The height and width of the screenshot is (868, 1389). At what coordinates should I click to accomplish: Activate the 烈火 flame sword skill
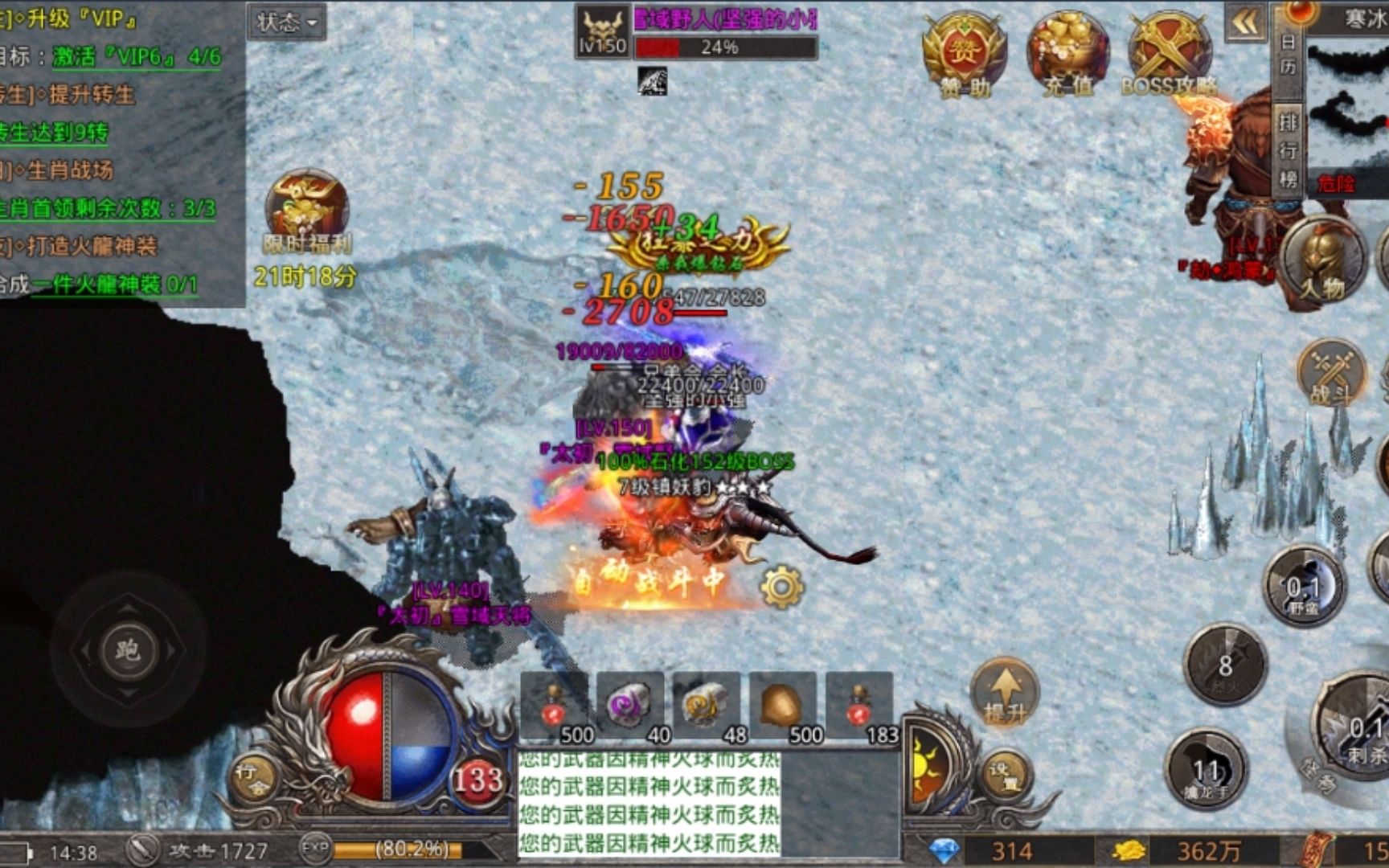click(1224, 665)
